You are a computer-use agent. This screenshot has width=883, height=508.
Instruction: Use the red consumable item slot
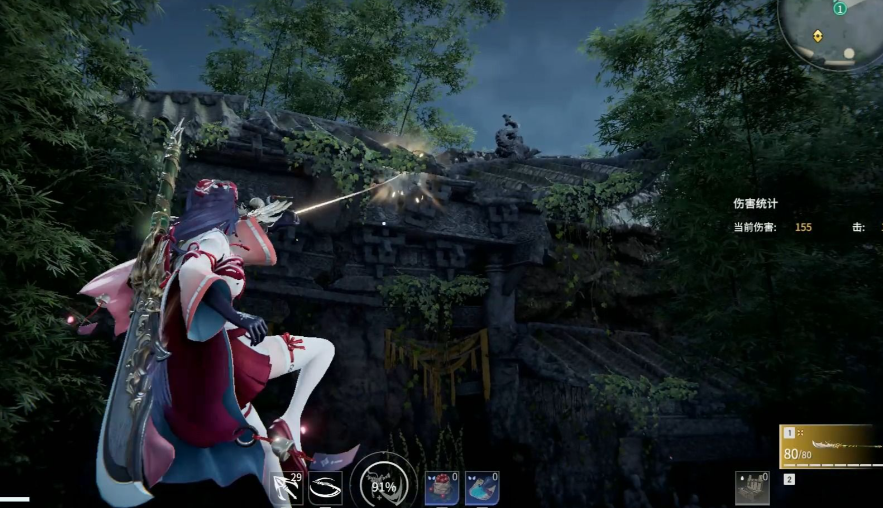pos(441,487)
